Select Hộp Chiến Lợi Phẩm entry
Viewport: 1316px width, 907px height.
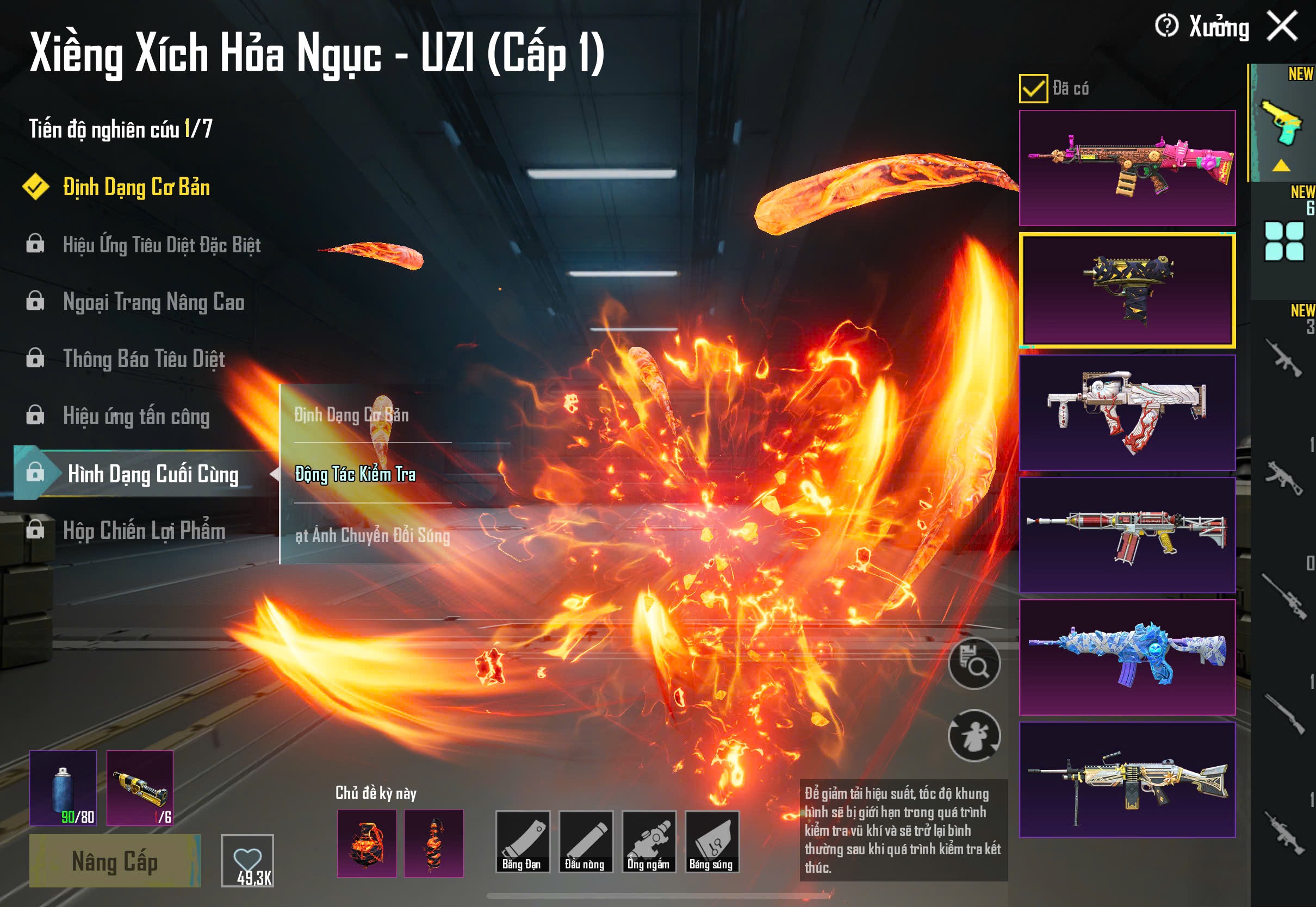coord(144,531)
